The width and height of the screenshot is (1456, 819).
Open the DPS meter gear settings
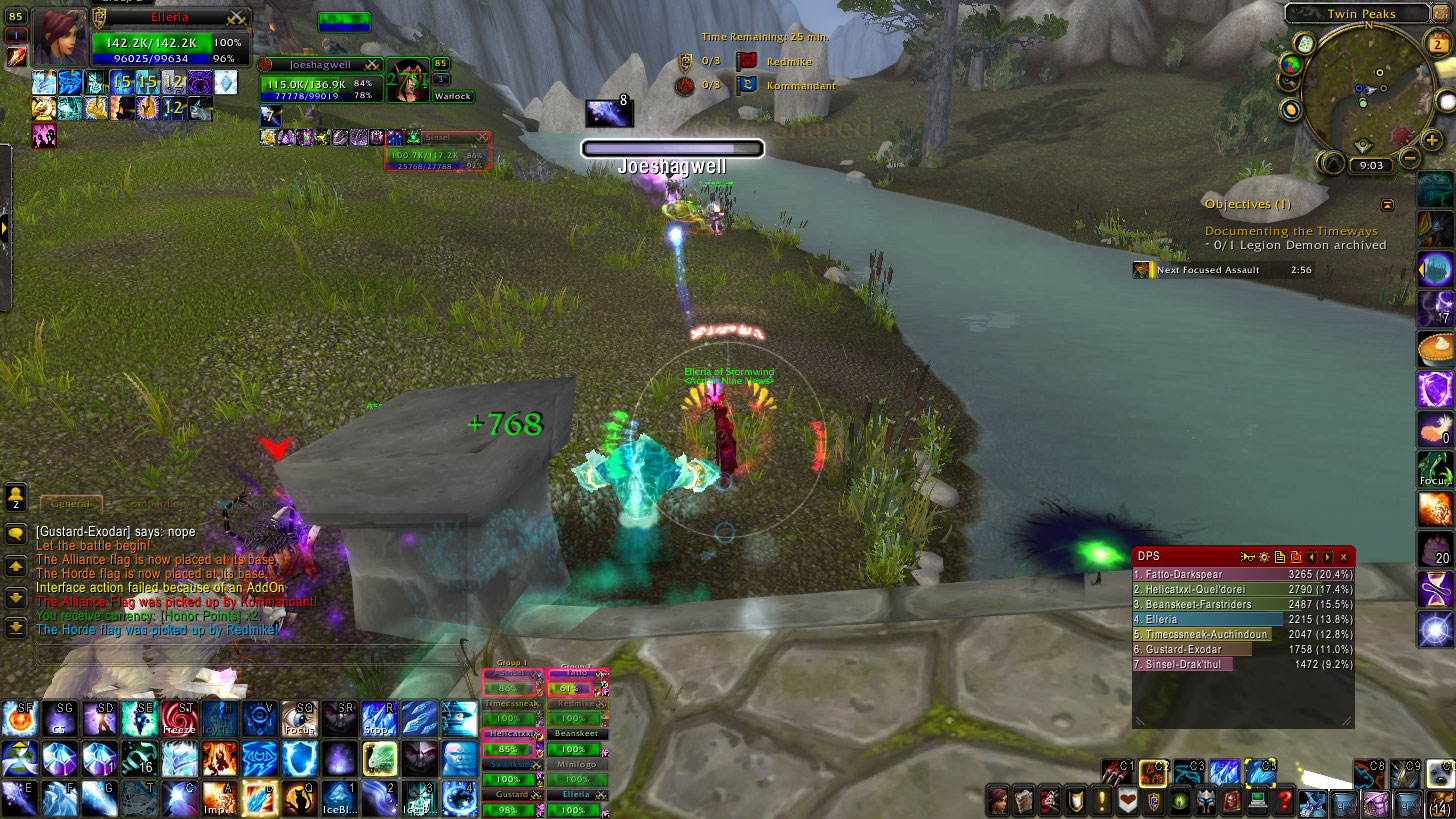click(x=1264, y=556)
